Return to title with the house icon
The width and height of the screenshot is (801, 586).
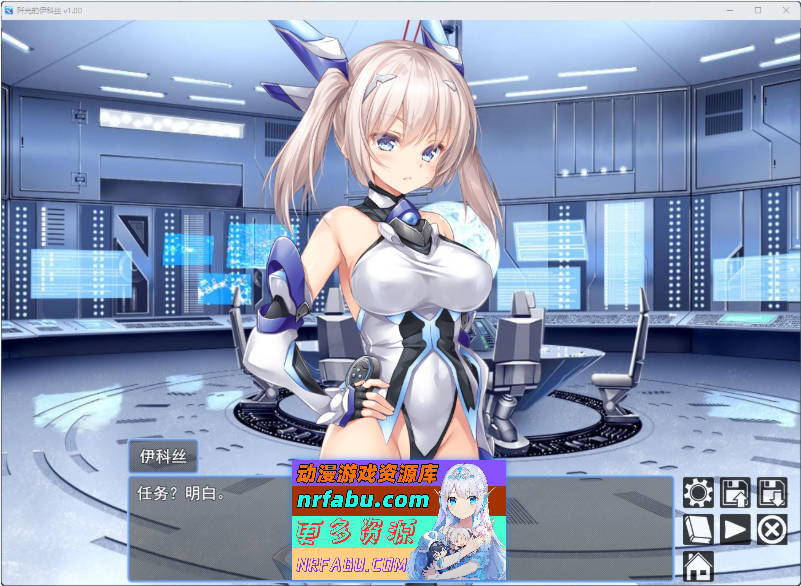pos(698,565)
